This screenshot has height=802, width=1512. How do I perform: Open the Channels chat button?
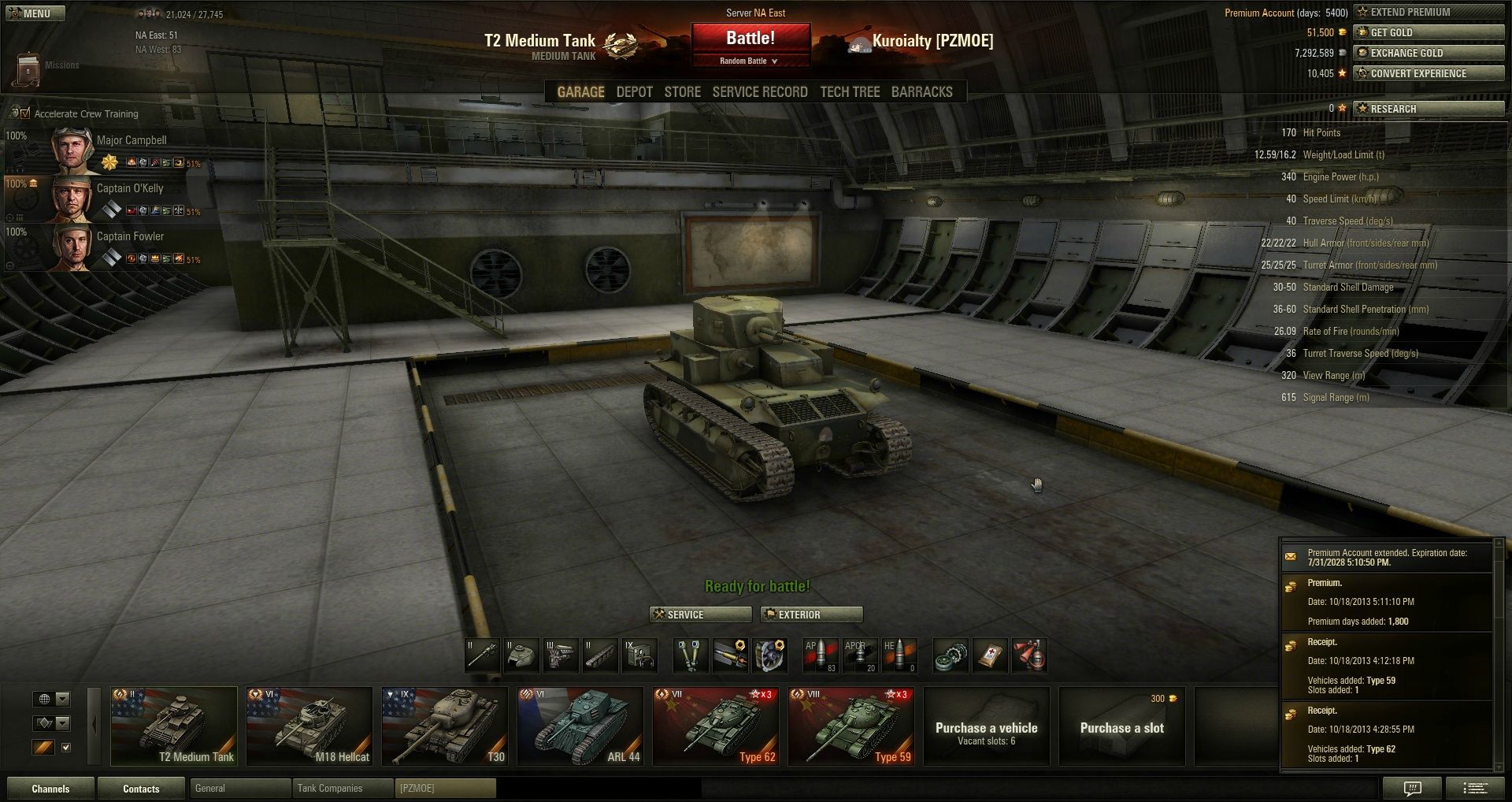(50, 789)
